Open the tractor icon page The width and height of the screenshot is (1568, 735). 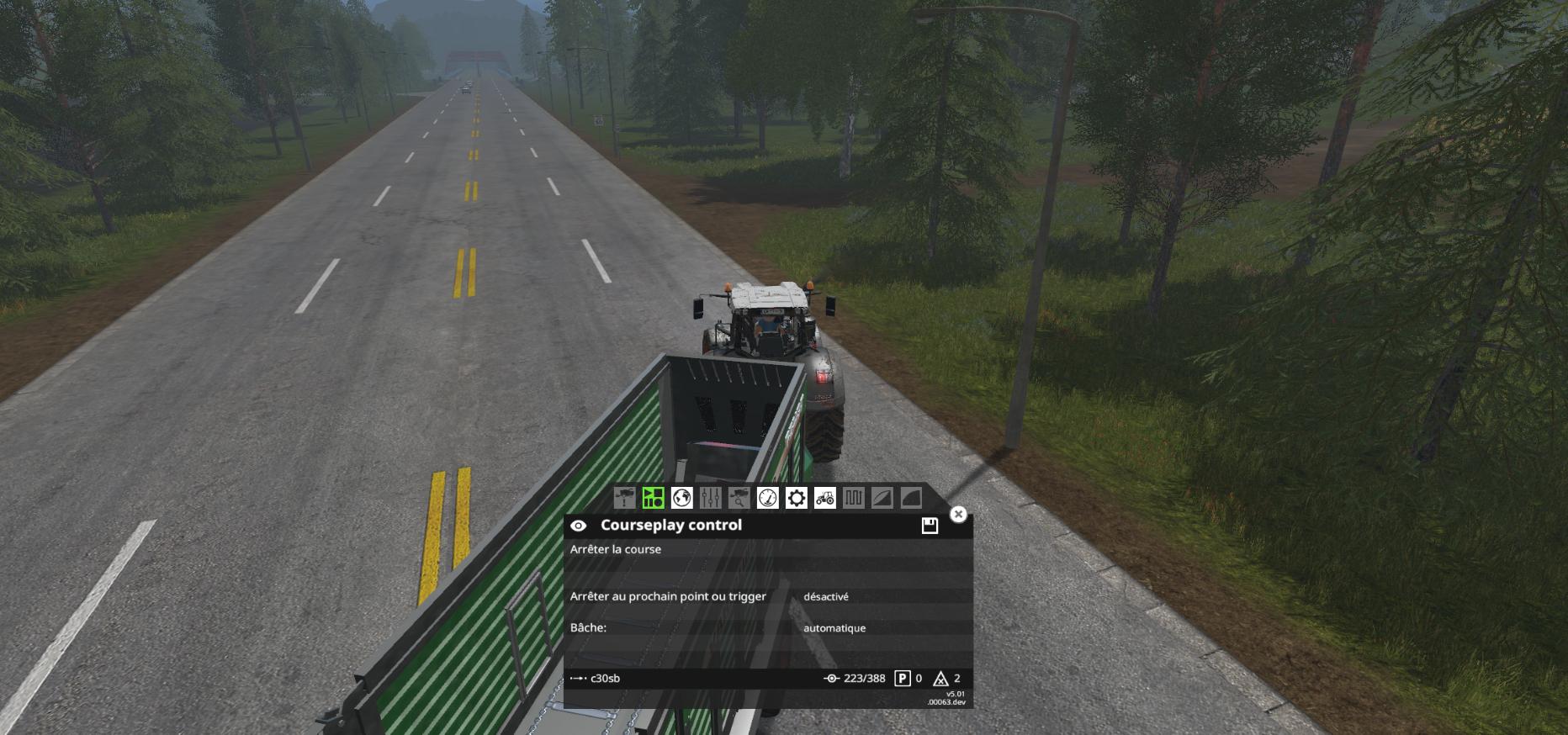(824, 498)
